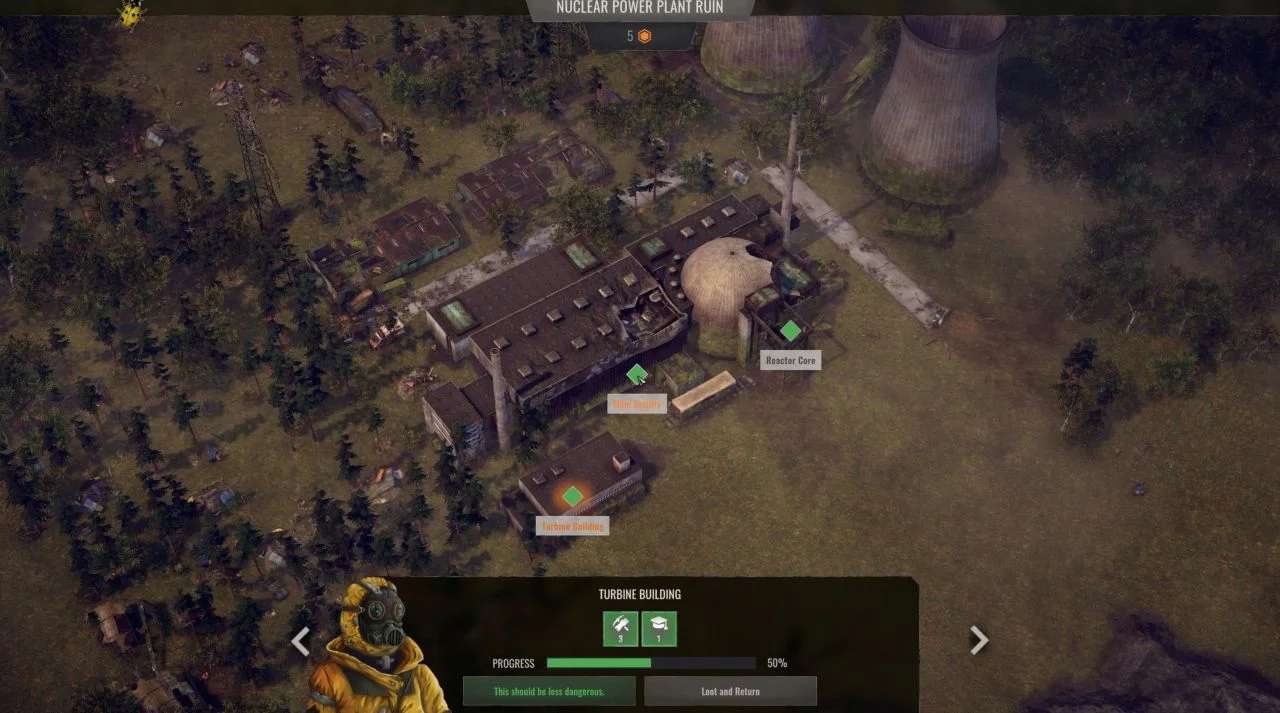Go to previous location with left arrow
This screenshot has width=1280, height=713.
pos(300,641)
